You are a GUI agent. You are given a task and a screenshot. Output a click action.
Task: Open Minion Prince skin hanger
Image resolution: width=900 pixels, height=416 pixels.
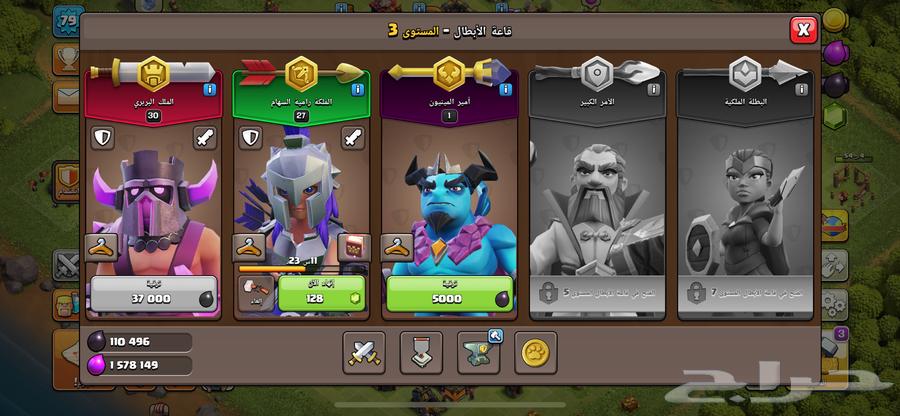pos(397,247)
